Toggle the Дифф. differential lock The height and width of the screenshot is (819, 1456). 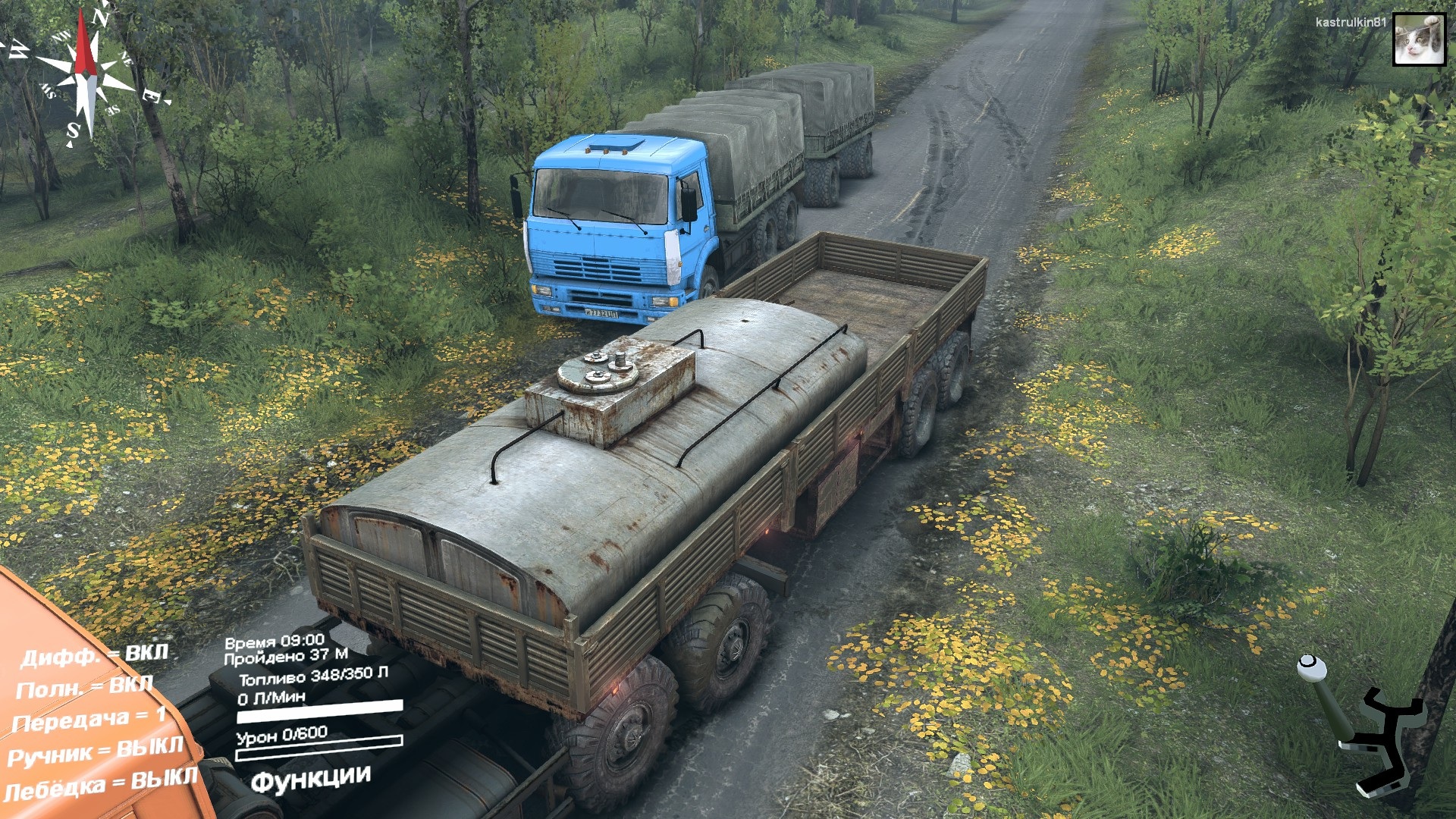click(x=94, y=655)
